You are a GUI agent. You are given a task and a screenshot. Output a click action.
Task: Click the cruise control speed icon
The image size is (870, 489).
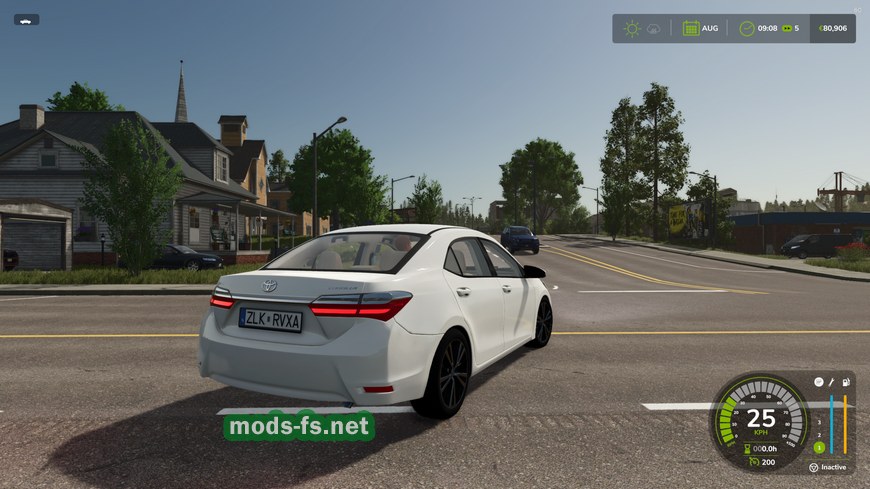pyautogui.click(x=755, y=462)
